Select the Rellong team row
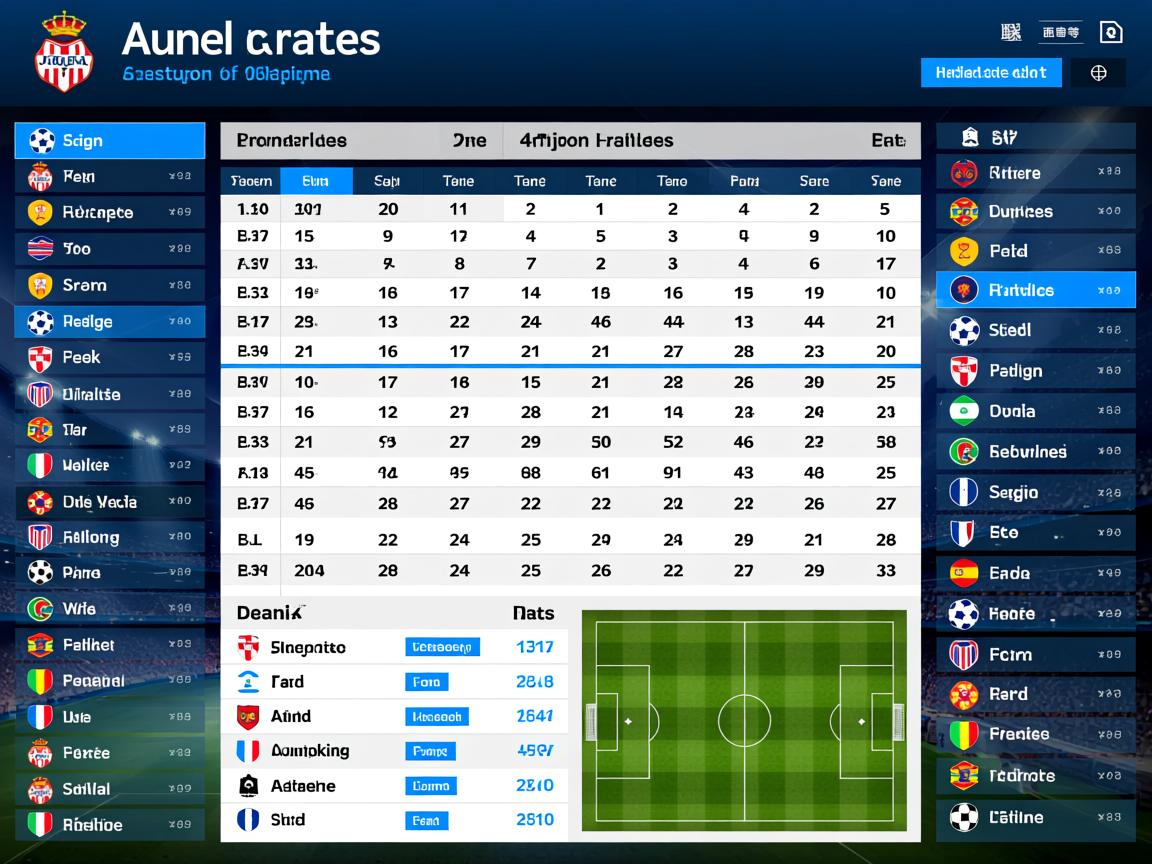The height and width of the screenshot is (864, 1152). [110, 538]
